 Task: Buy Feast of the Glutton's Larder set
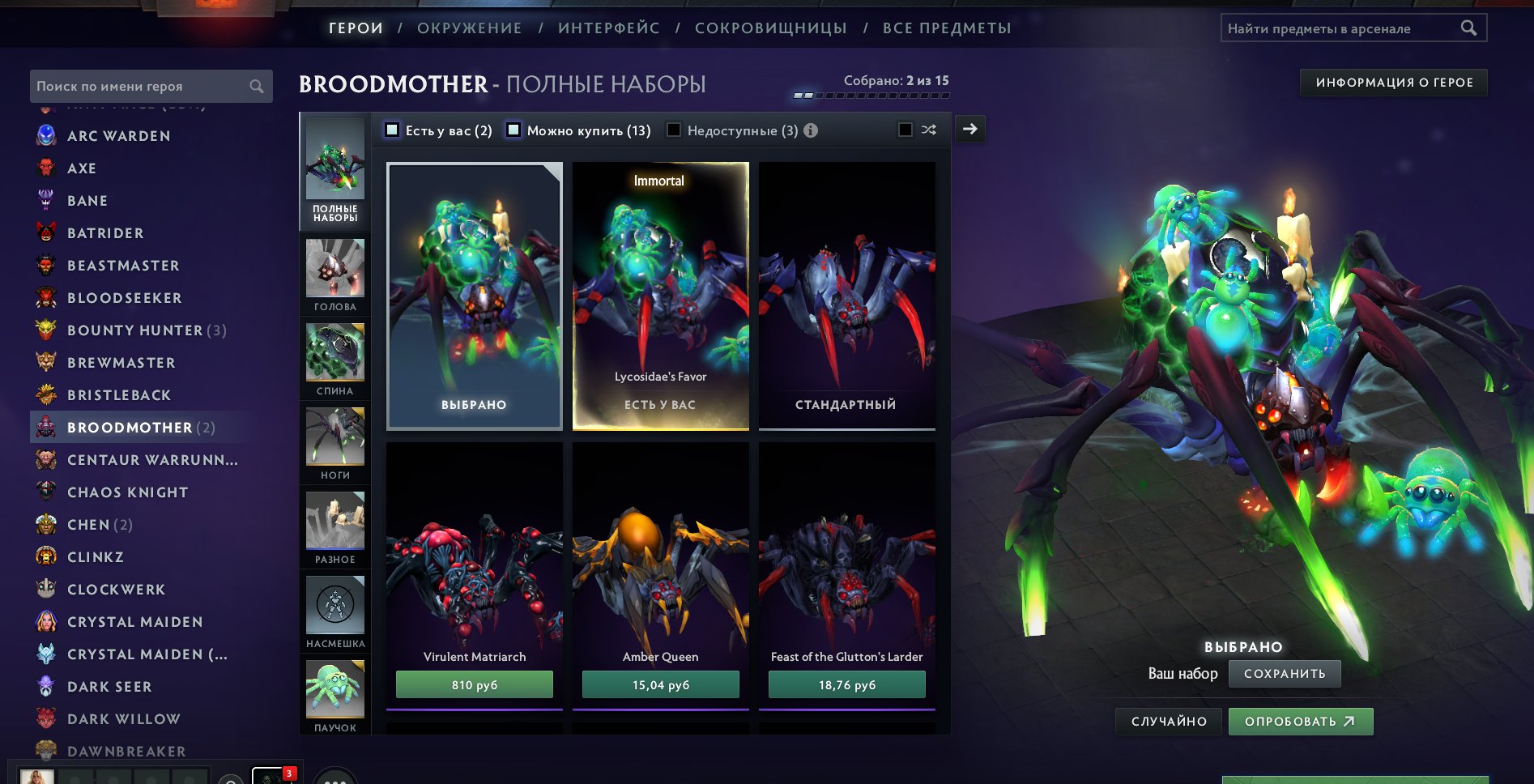coord(846,685)
